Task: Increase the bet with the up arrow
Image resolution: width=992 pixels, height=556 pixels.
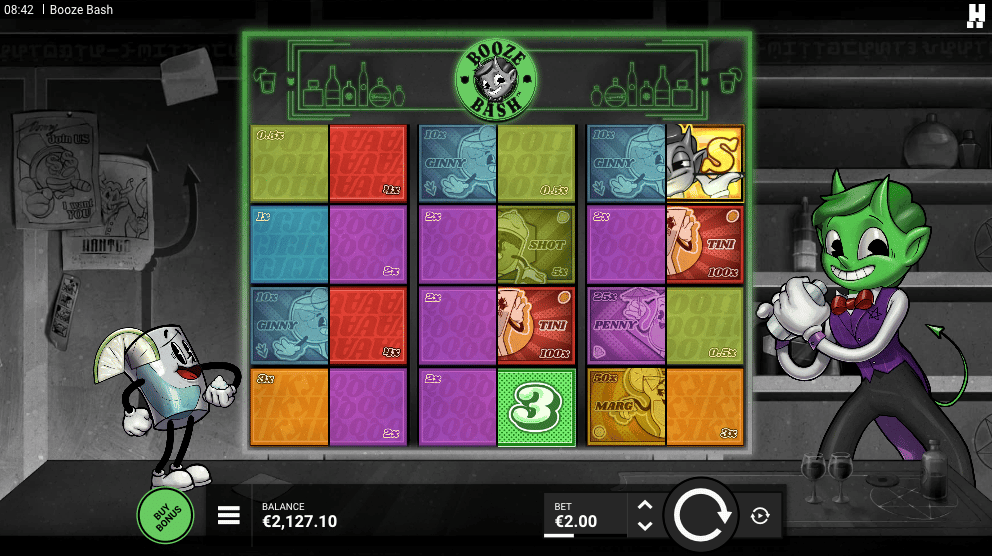Action: coord(645,506)
